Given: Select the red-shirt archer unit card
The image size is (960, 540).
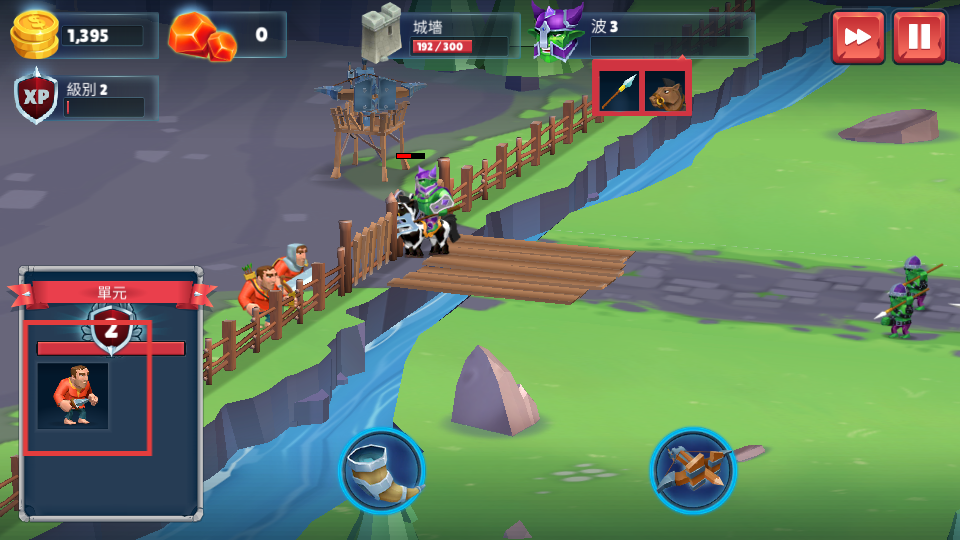Looking at the screenshot, I should 73,396.
